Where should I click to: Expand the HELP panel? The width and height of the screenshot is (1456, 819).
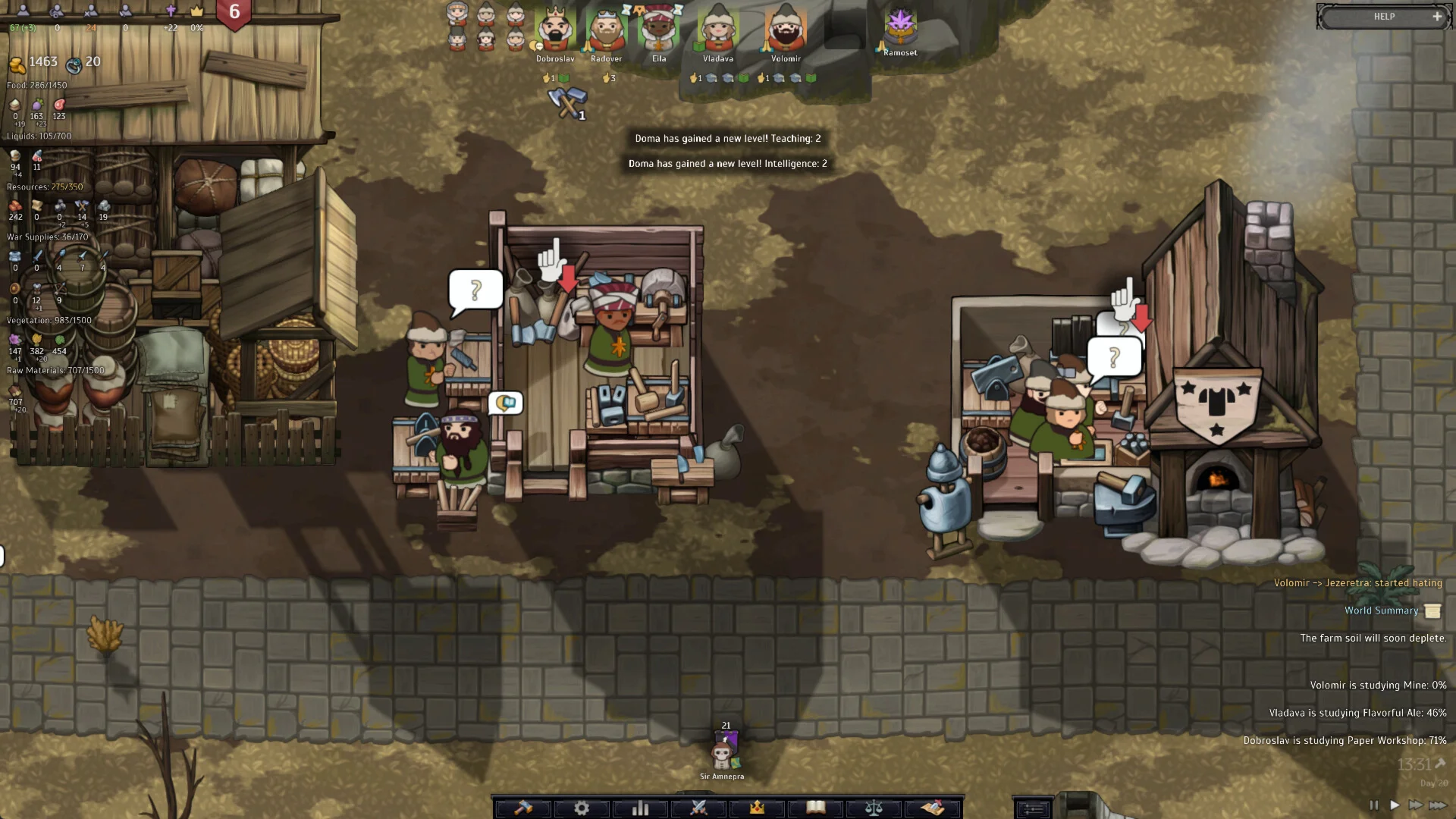(x=1436, y=16)
